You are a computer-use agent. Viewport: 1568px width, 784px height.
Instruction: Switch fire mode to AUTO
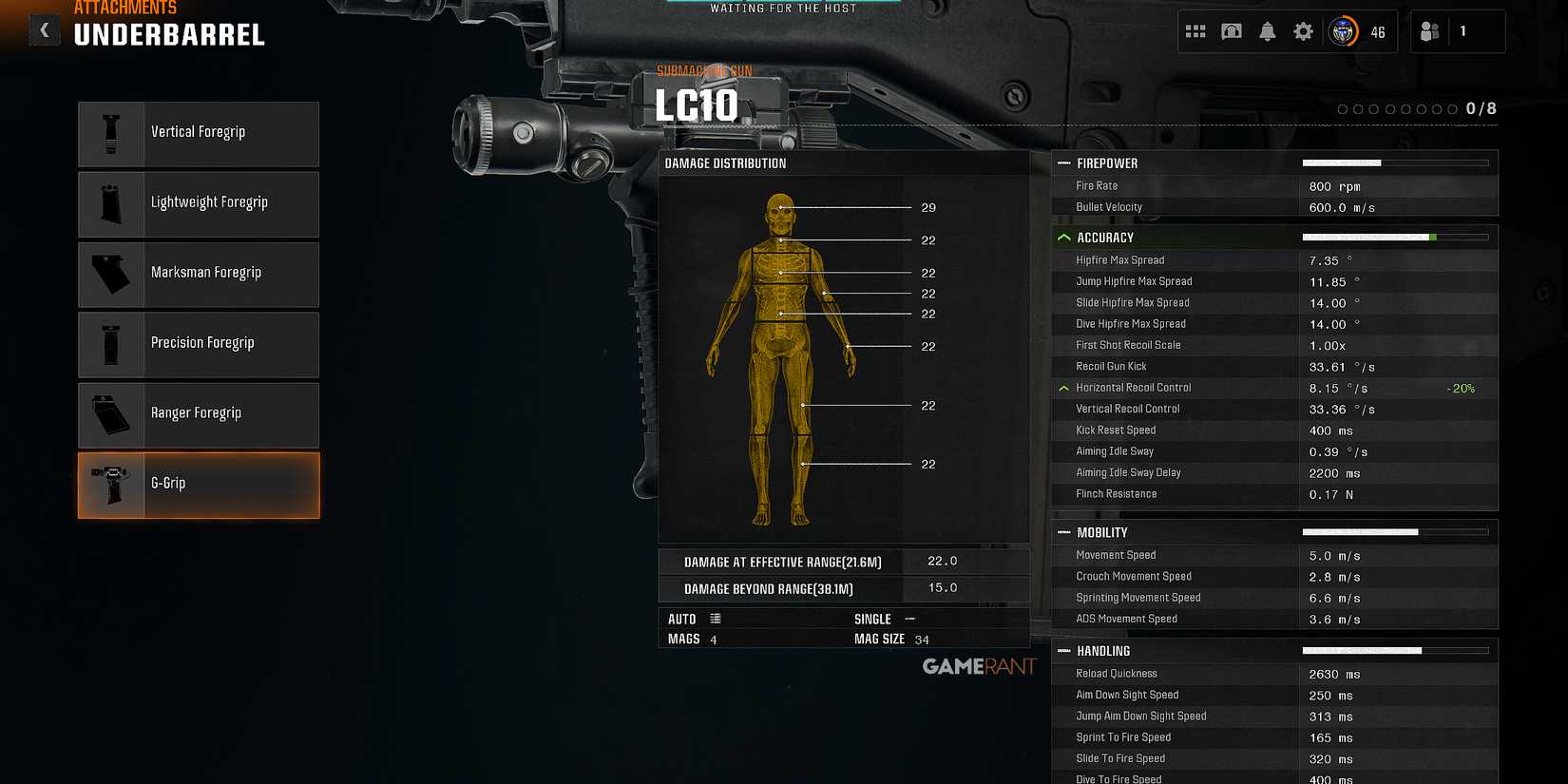[x=680, y=619]
